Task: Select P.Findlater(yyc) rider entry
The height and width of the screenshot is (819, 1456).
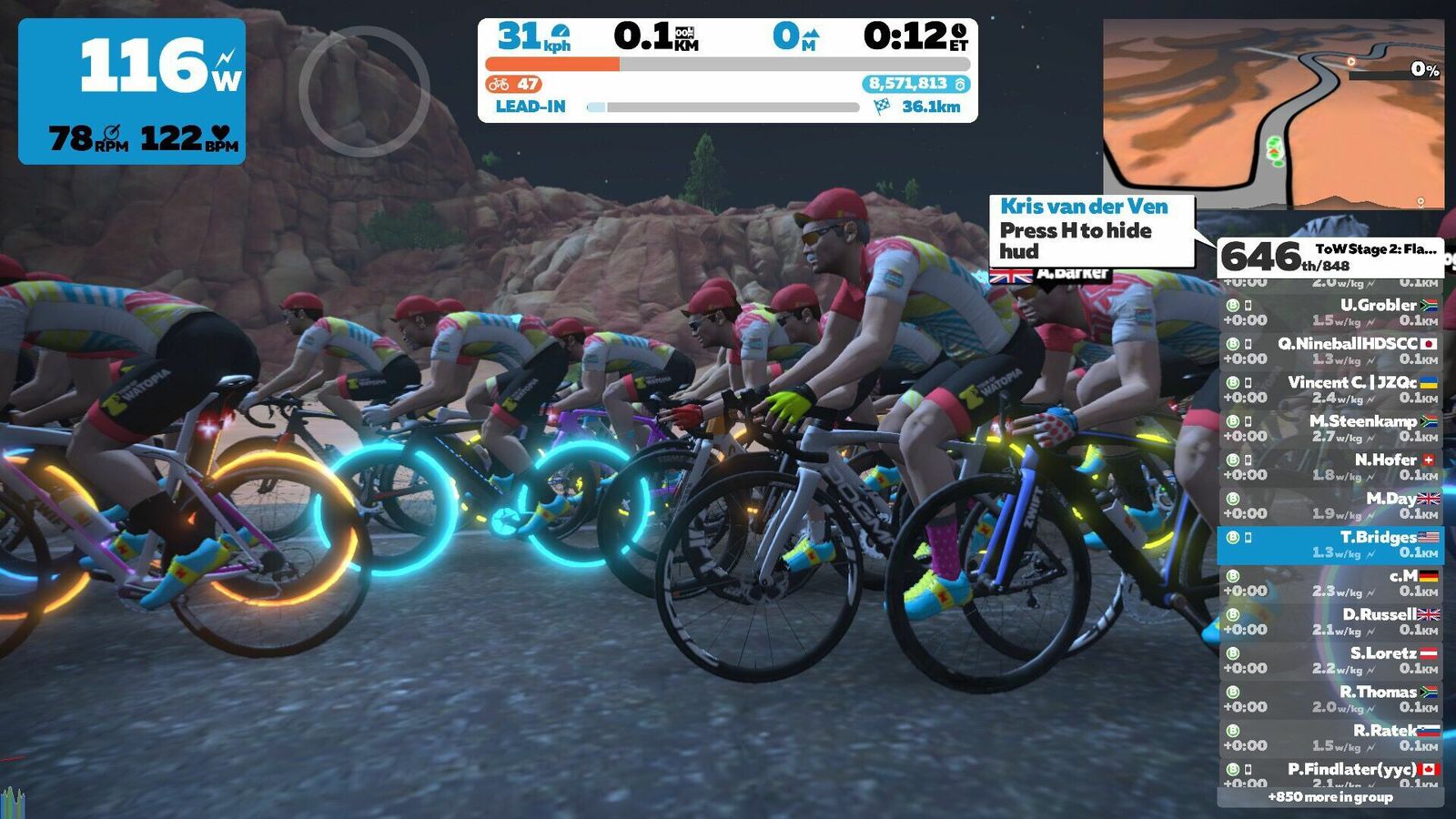Action: tap(1330, 773)
